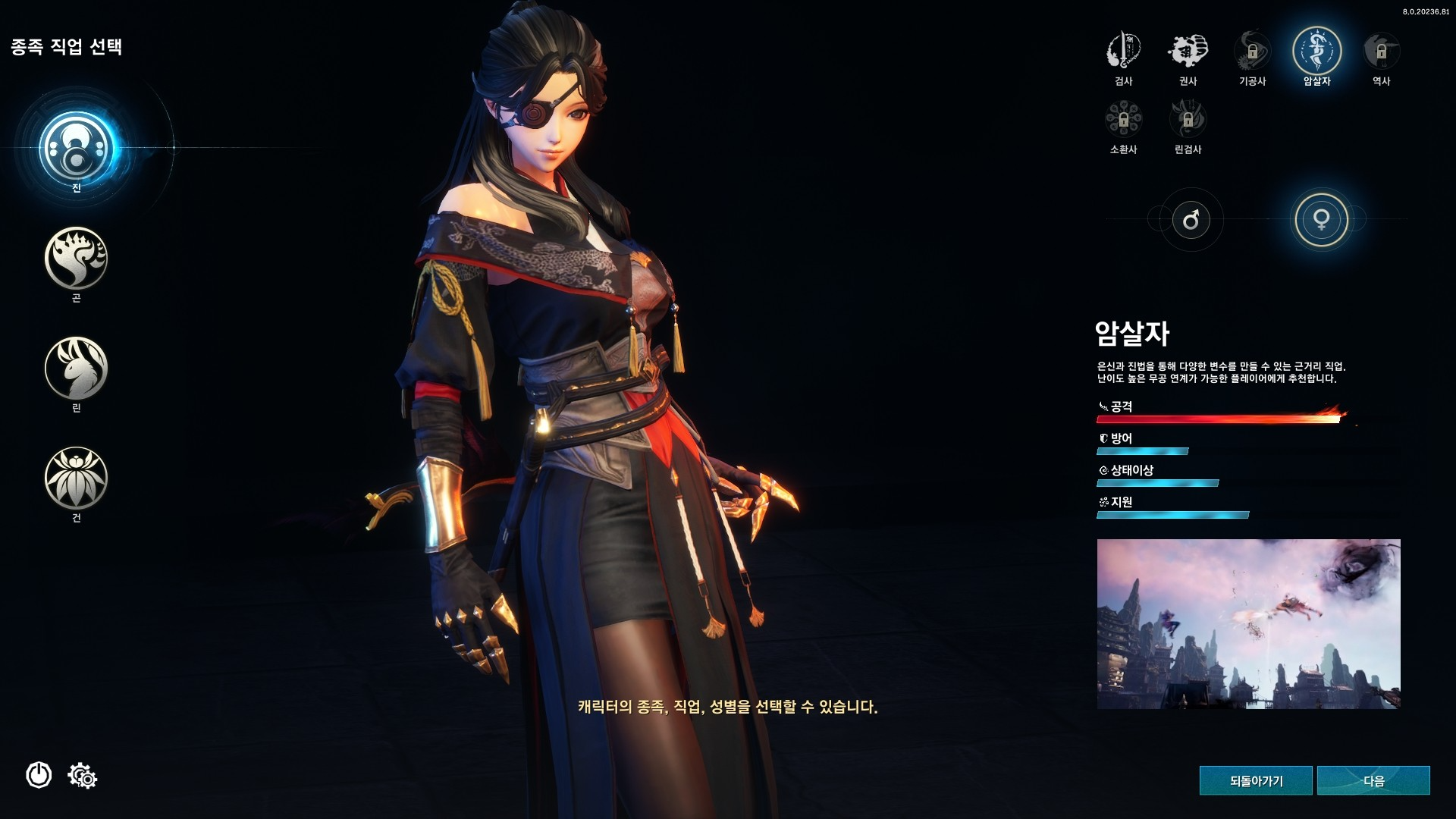The width and height of the screenshot is (1456, 819).
Task: Re-select the glowing 진 race emblem
Action: (76, 148)
